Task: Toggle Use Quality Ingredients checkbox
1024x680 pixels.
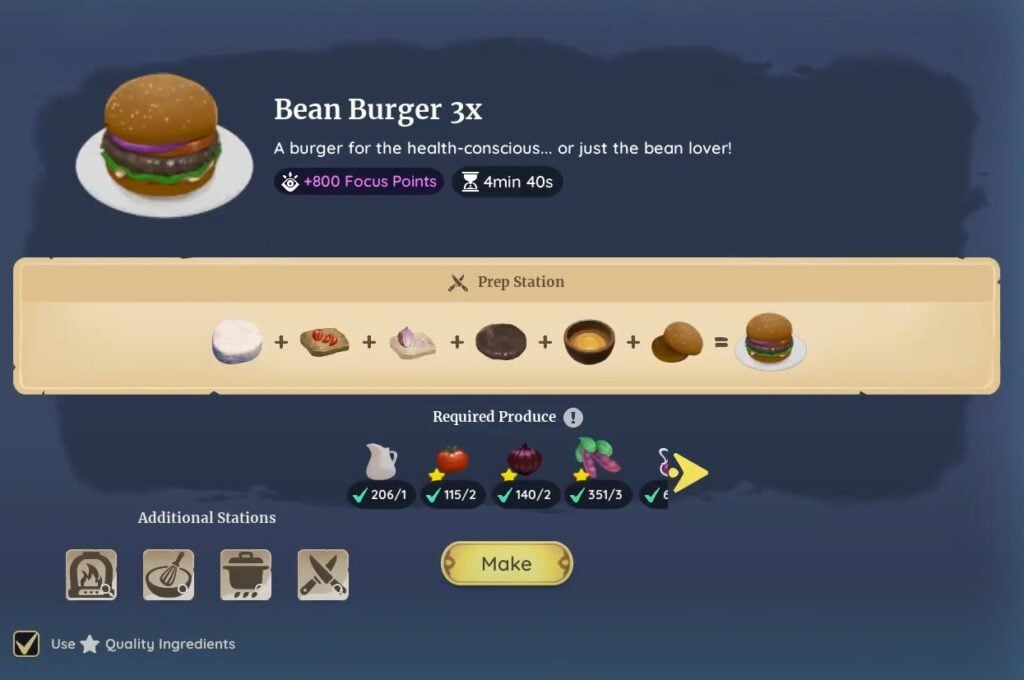Action: point(27,643)
